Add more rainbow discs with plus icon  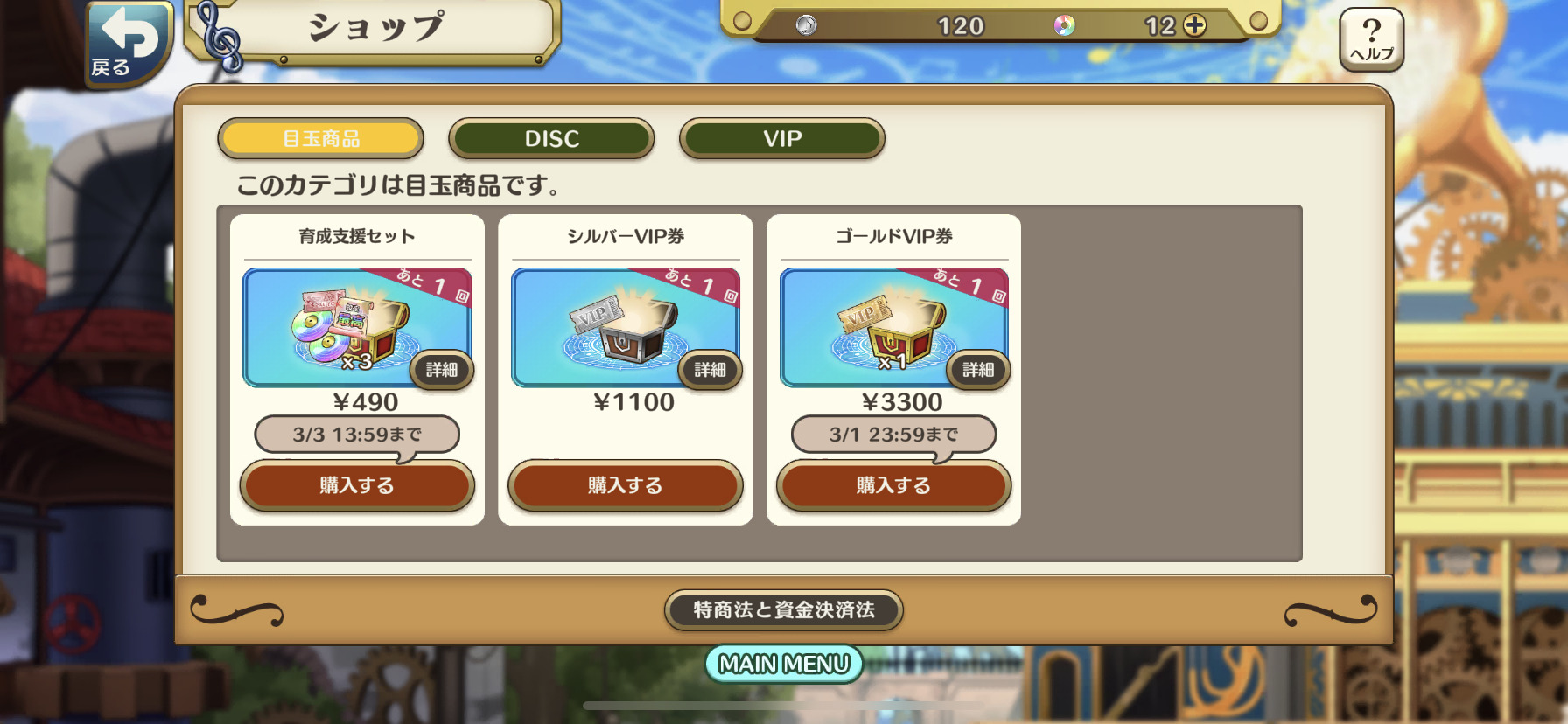(1194, 25)
